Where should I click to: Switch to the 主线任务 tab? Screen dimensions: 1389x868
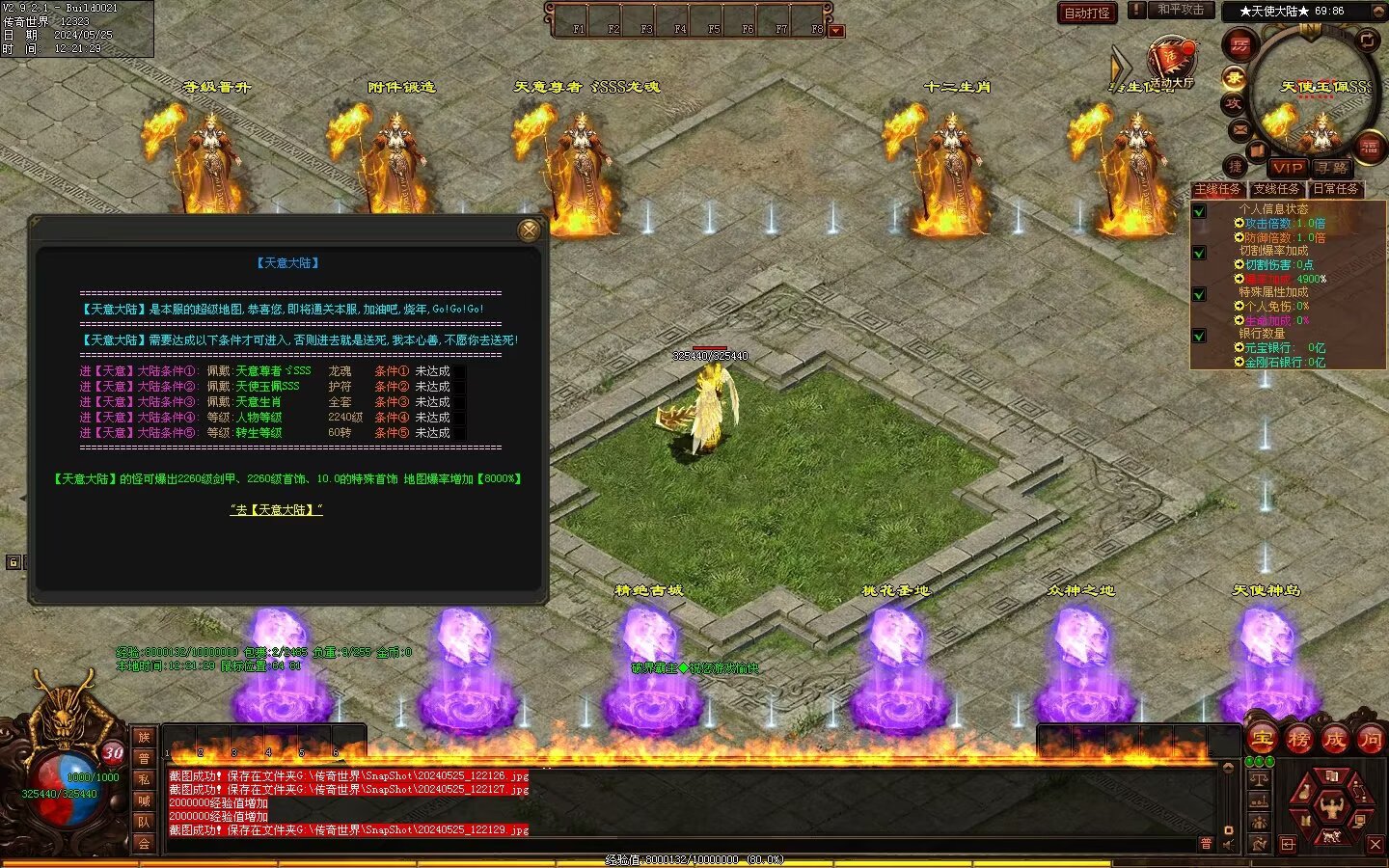1217,189
